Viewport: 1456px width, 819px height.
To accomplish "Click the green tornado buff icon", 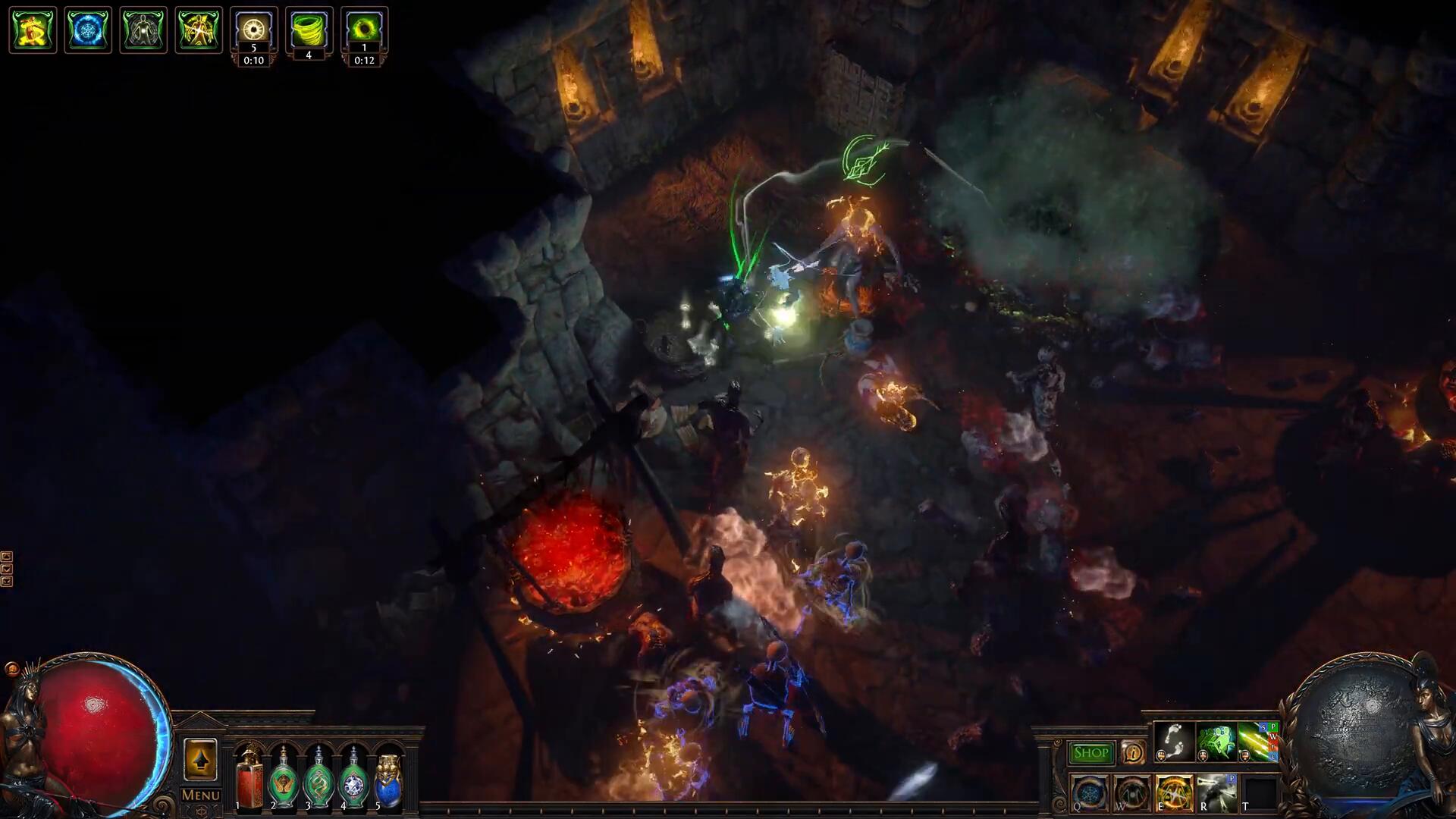I will pos(309,30).
